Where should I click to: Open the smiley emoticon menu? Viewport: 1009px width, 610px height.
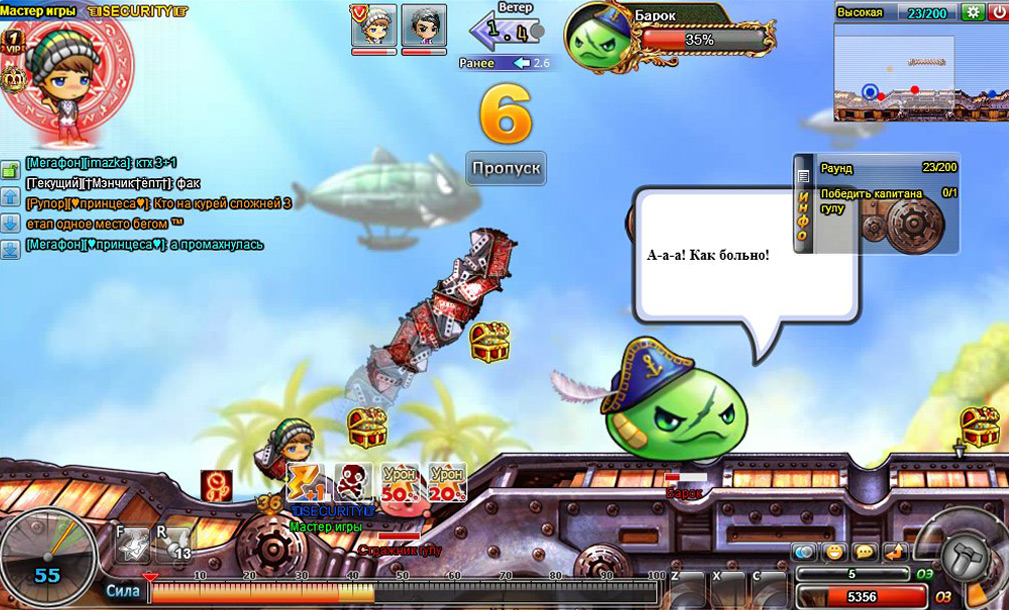(835, 552)
